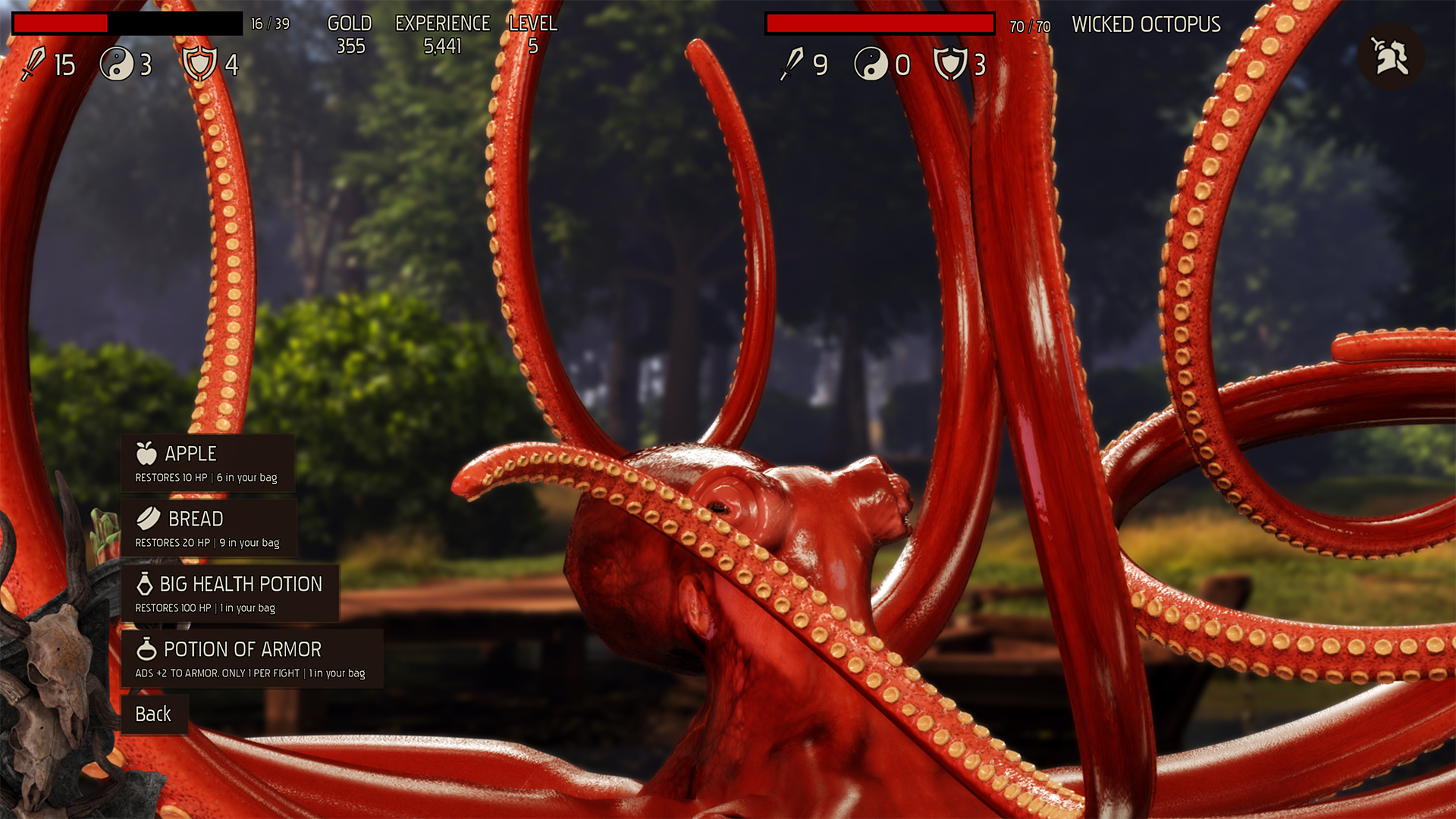Drink the Big Health Potion
This screenshot has width=1456, height=819.
click(x=229, y=594)
